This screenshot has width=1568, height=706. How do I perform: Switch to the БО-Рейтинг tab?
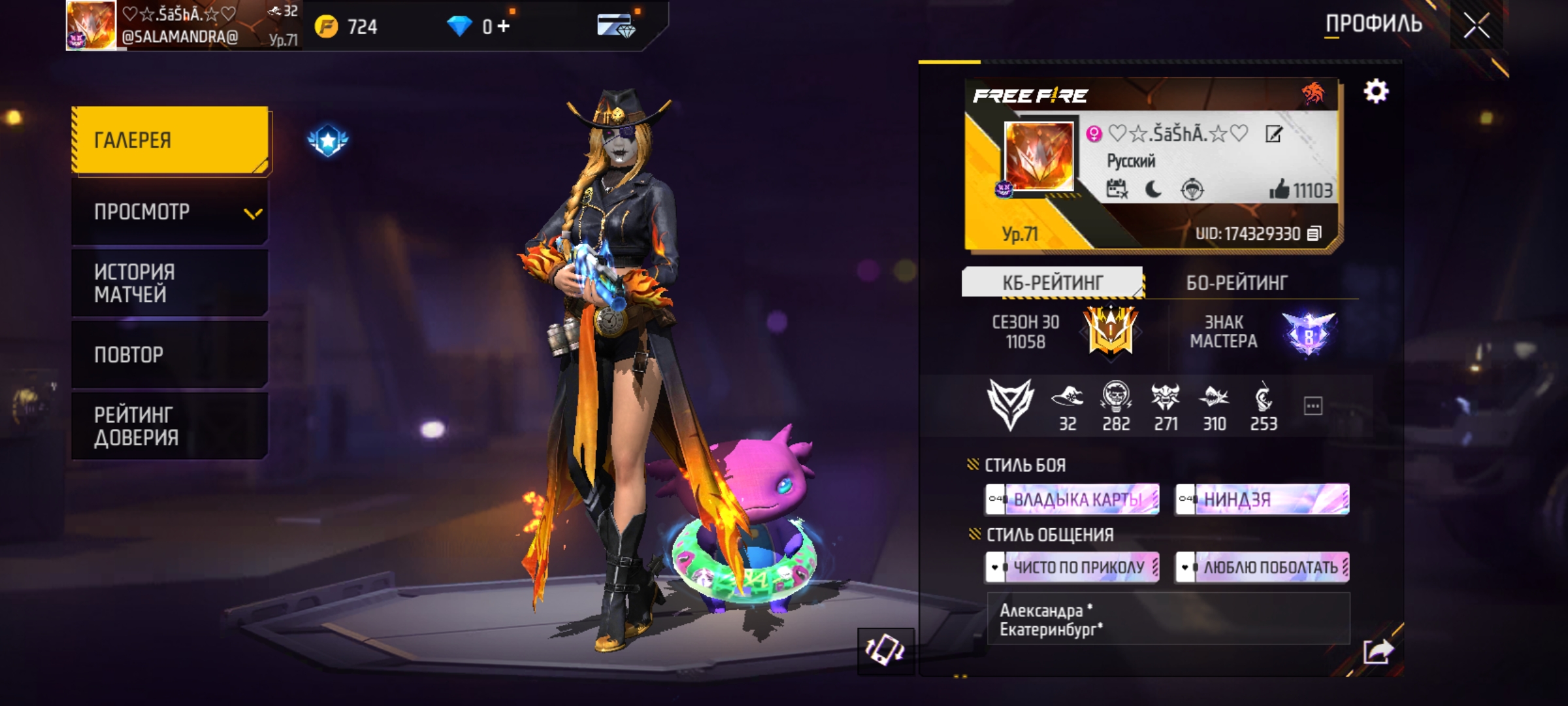(x=1236, y=282)
